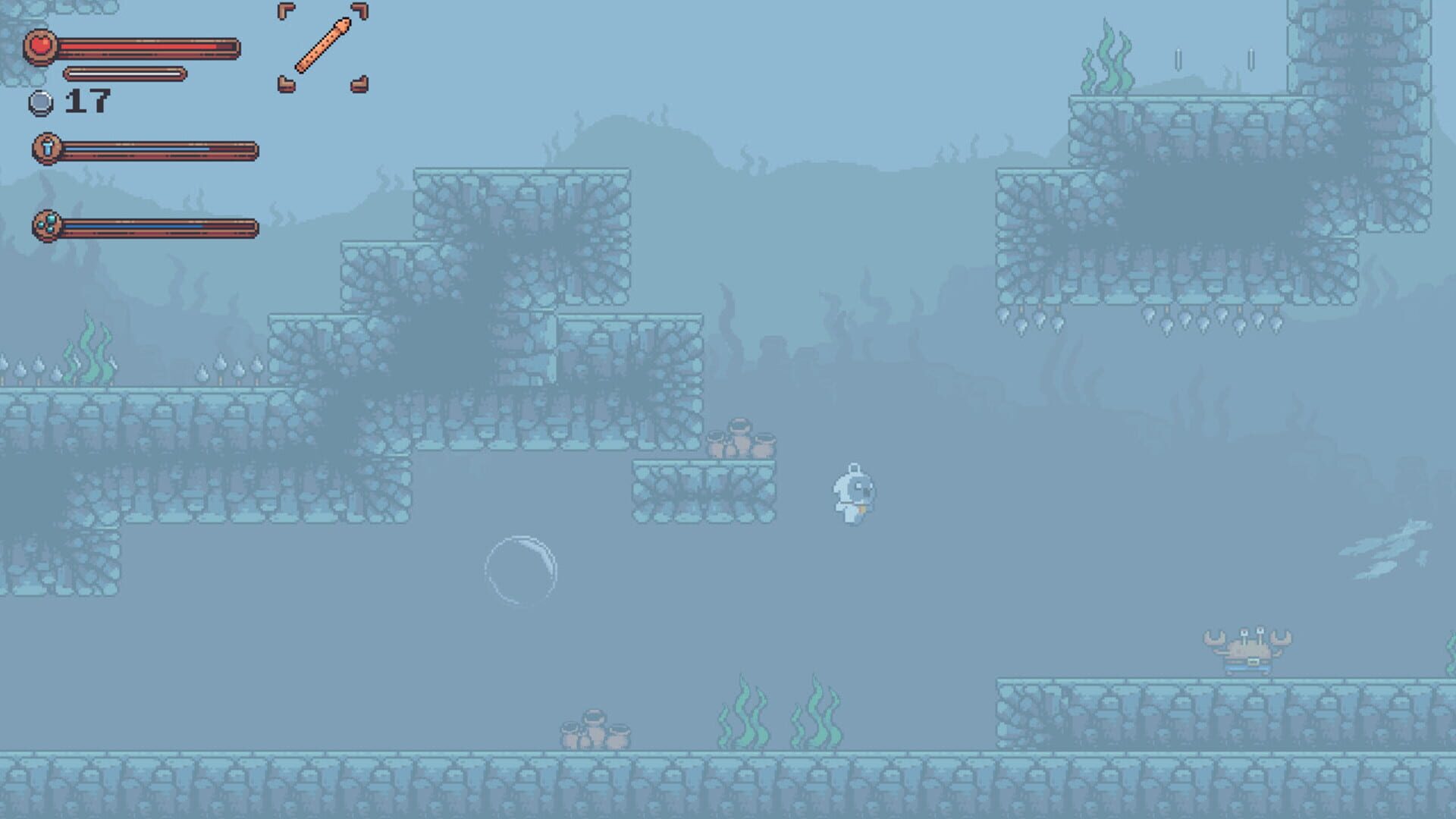This screenshot has width=1456, height=819.
Task: Select the silver coin icon in the HUD
Action: 42,102
